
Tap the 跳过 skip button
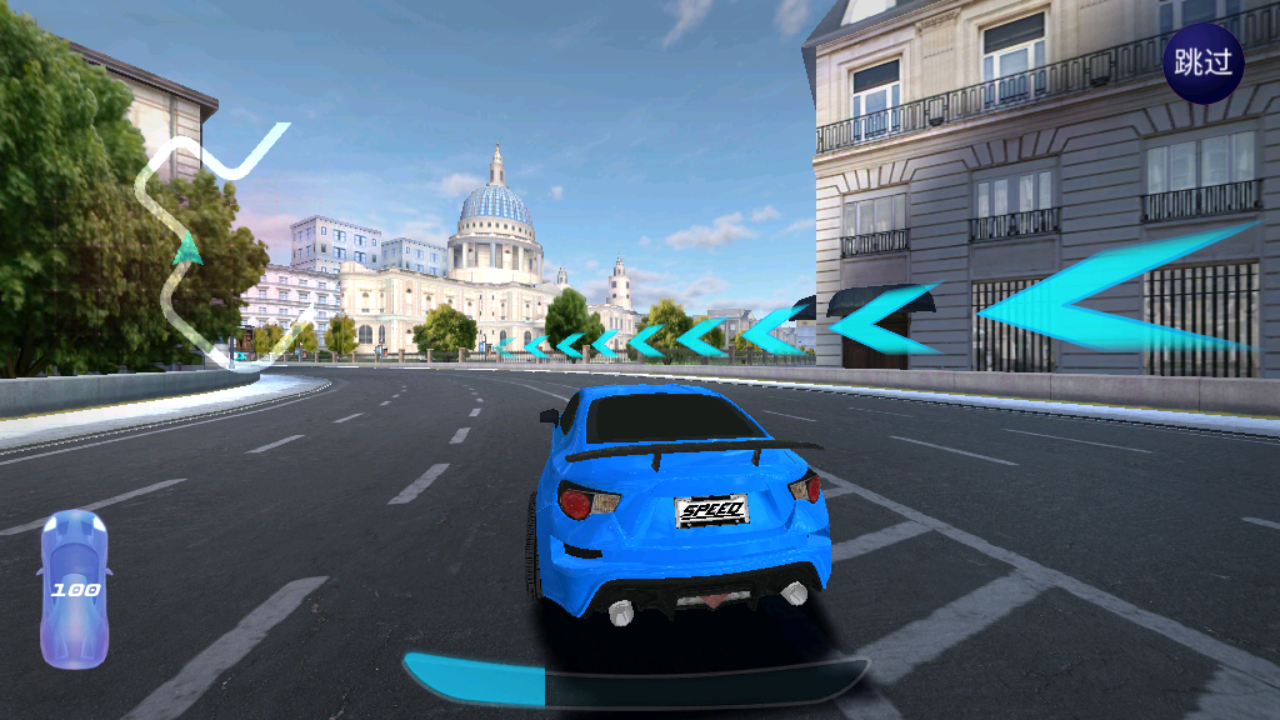1203,63
